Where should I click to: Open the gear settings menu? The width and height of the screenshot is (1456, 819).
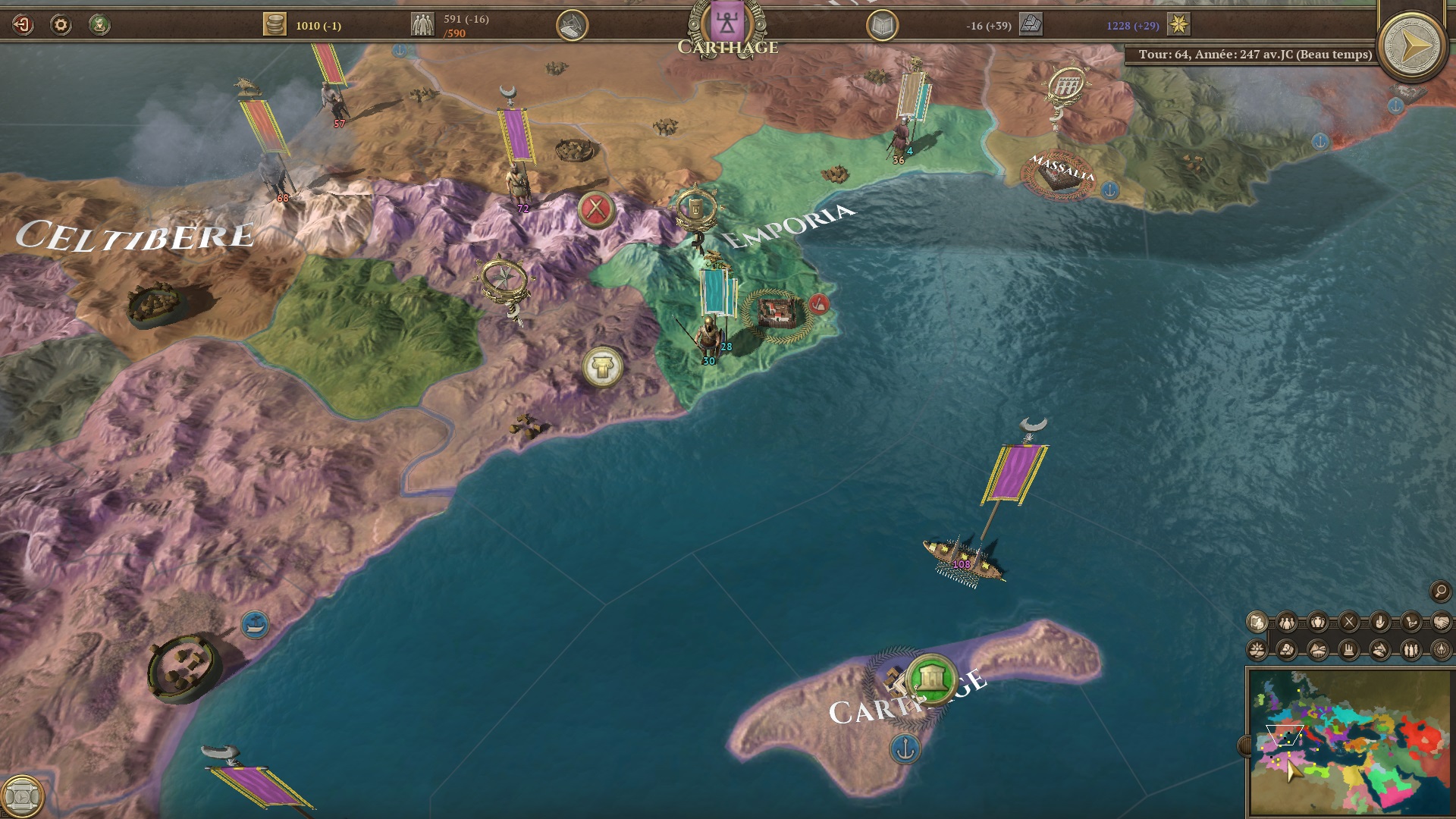pos(61,25)
